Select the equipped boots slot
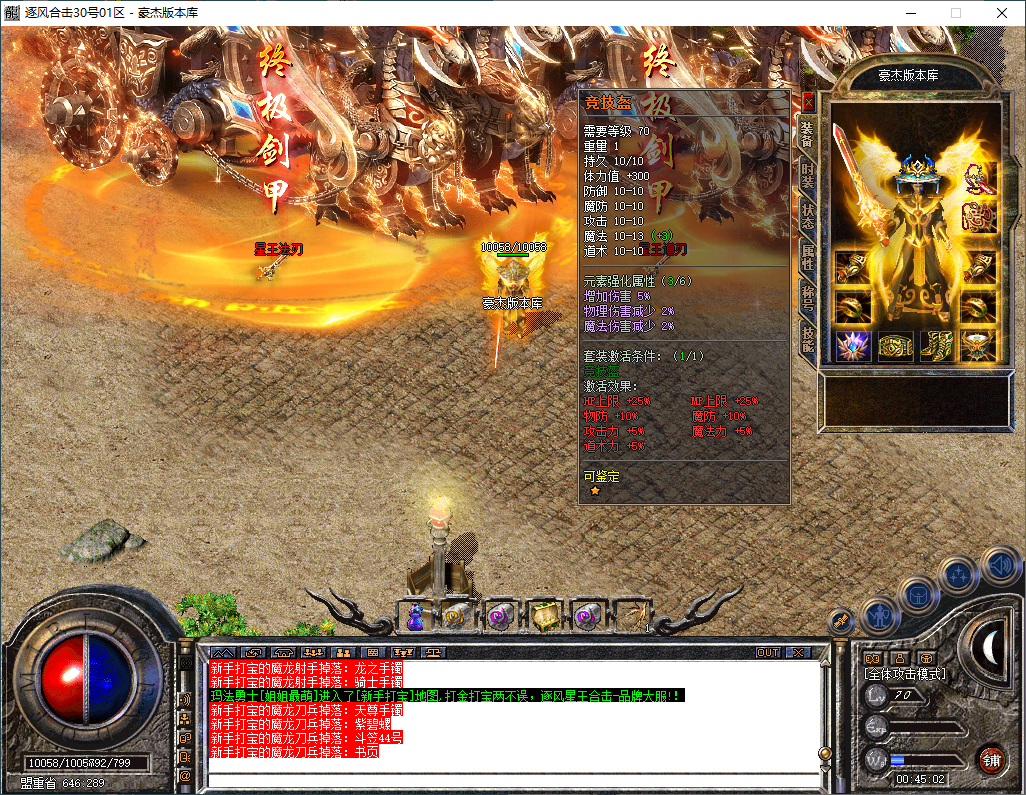The image size is (1026, 795). tap(936, 346)
